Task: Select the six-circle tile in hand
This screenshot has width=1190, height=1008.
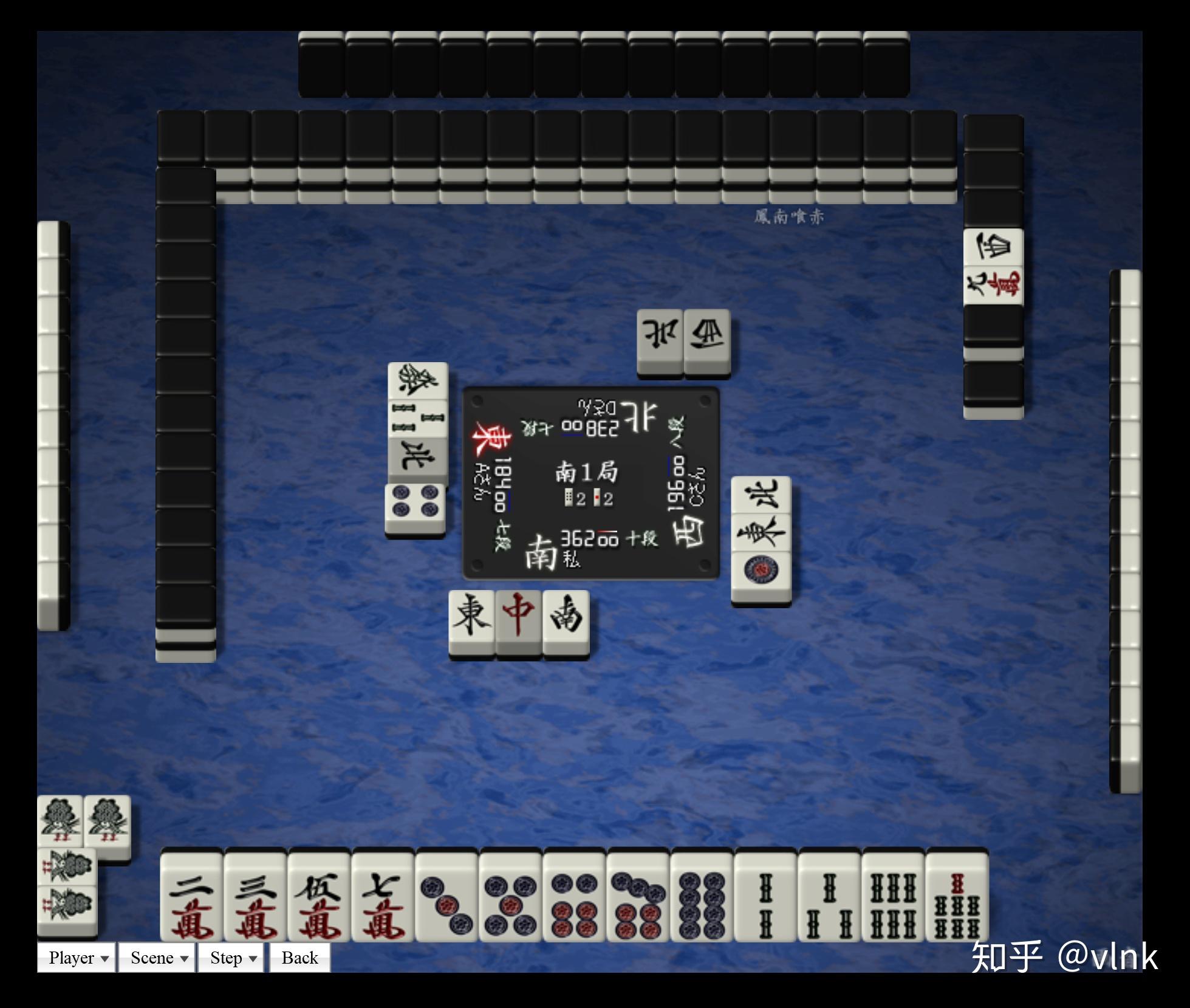Action: [574, 897]
